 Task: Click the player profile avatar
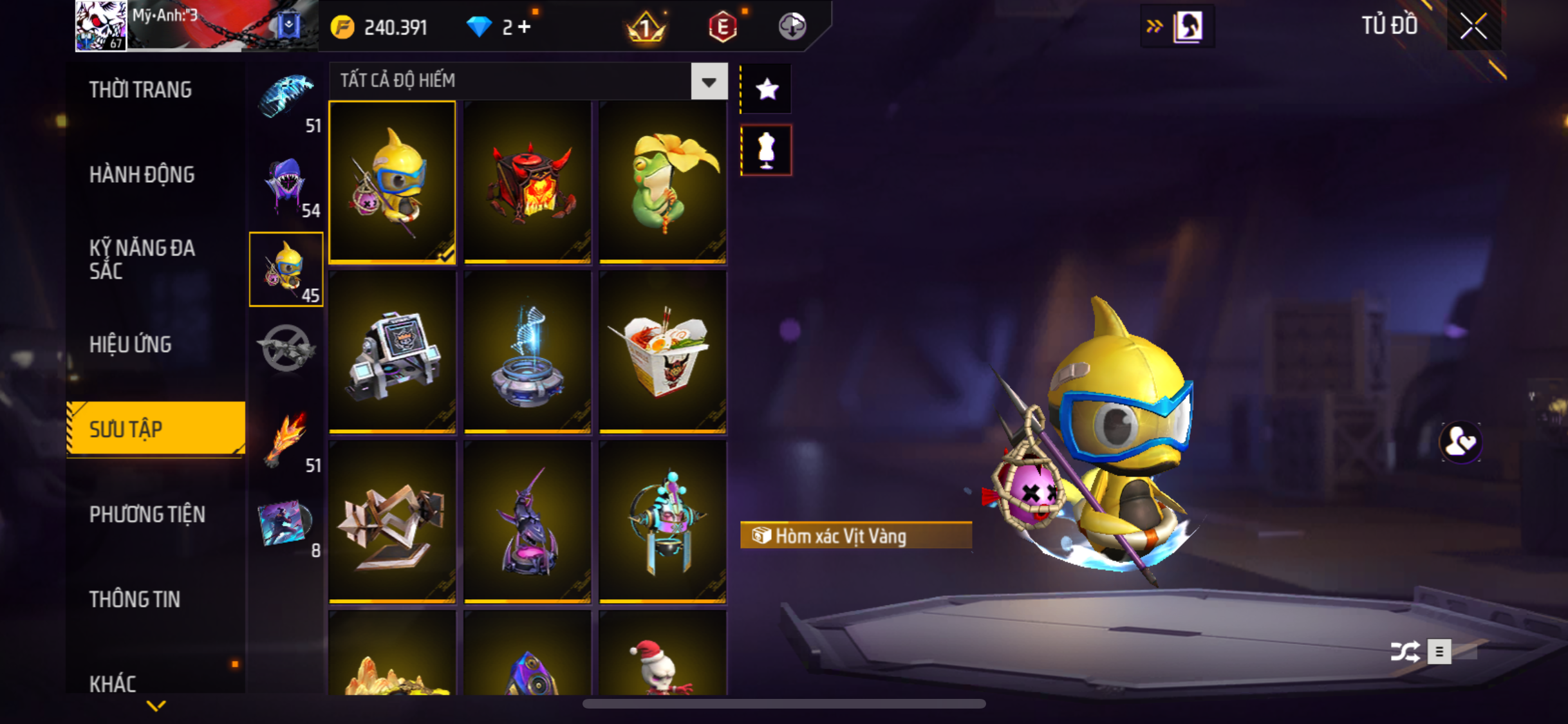point(100,26)
